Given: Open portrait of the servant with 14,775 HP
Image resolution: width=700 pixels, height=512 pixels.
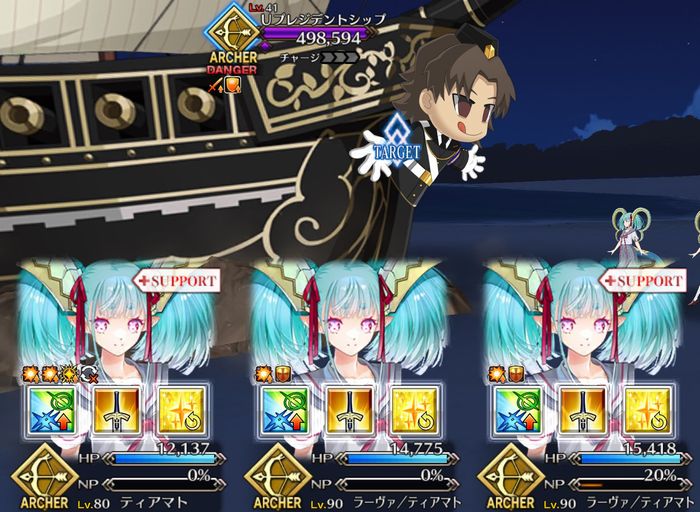Looking at the screenshot, I should tap(350, 320).
